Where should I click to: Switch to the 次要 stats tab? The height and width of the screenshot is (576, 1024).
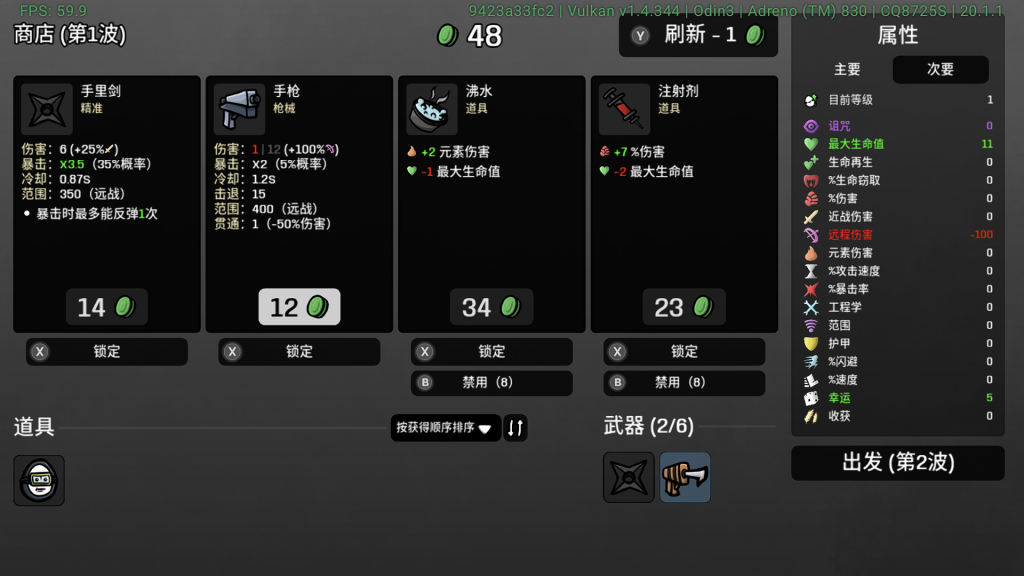[x=940, y=70]
